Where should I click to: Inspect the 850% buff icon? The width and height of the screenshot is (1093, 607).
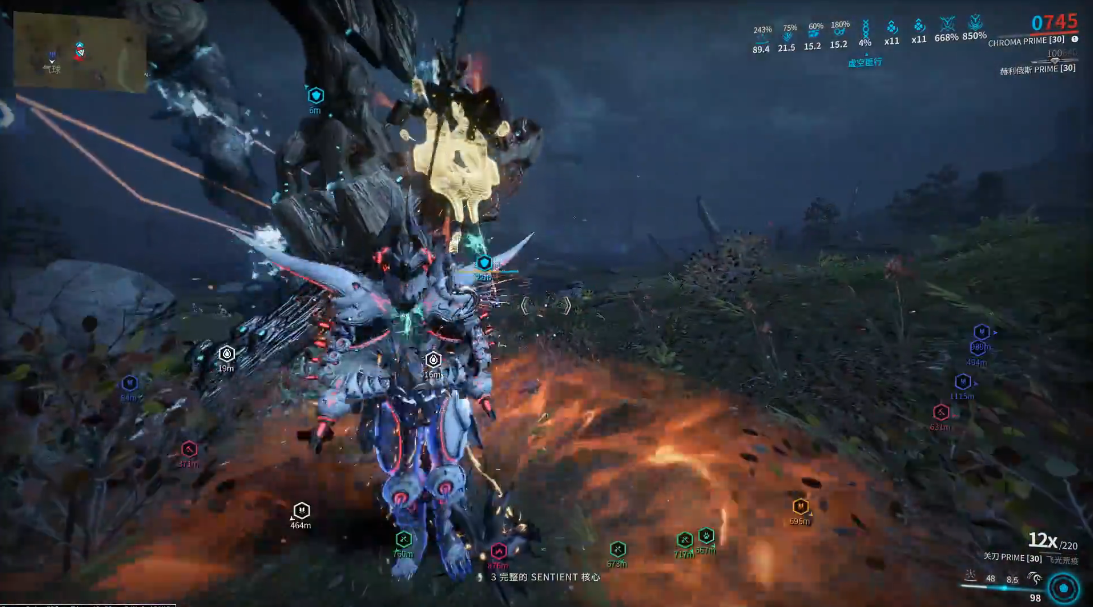[x=974, y=21]
